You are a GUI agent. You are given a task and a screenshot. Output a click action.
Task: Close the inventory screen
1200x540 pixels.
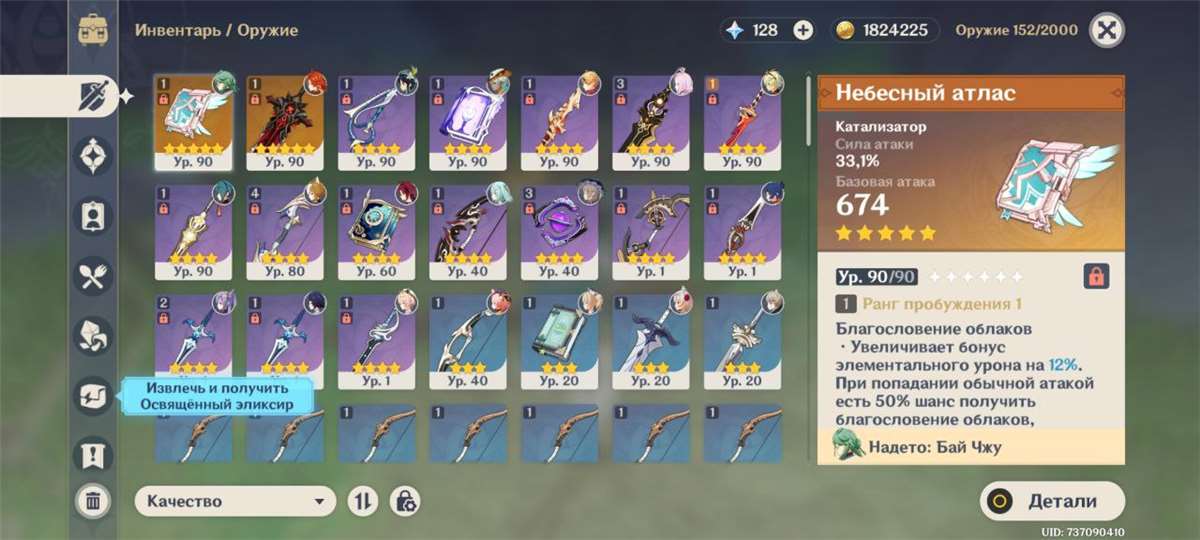click(x=1106, y=29)
